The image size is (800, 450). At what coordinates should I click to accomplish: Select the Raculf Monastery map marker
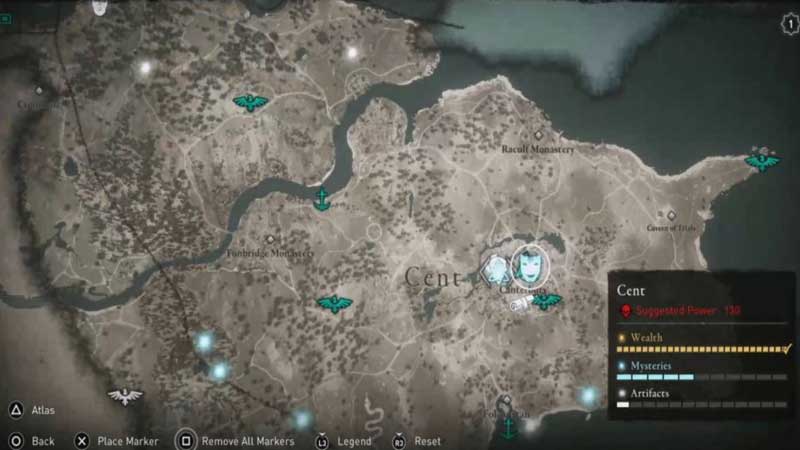[x=539, y=135]
